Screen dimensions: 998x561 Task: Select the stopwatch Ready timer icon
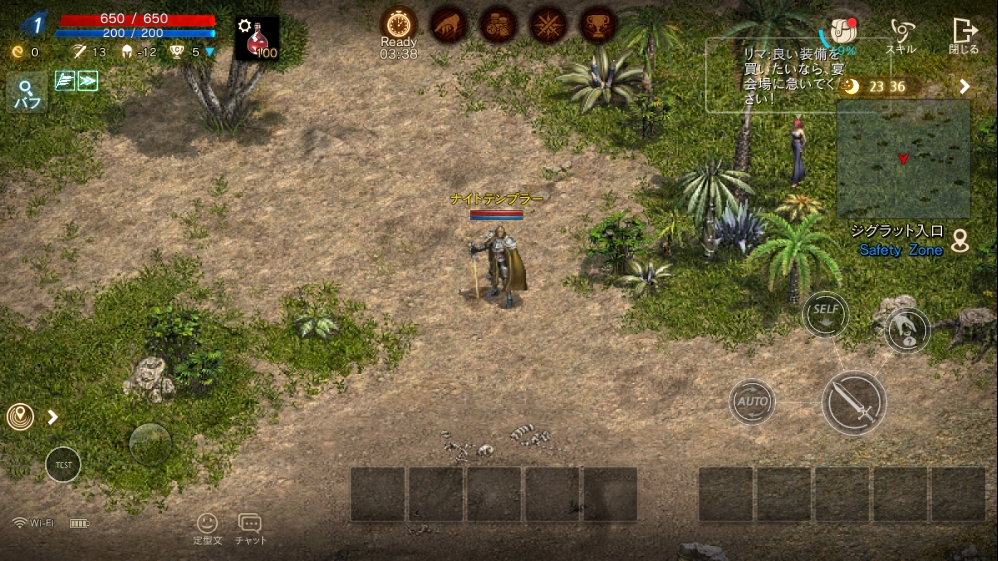pos(398,24)
